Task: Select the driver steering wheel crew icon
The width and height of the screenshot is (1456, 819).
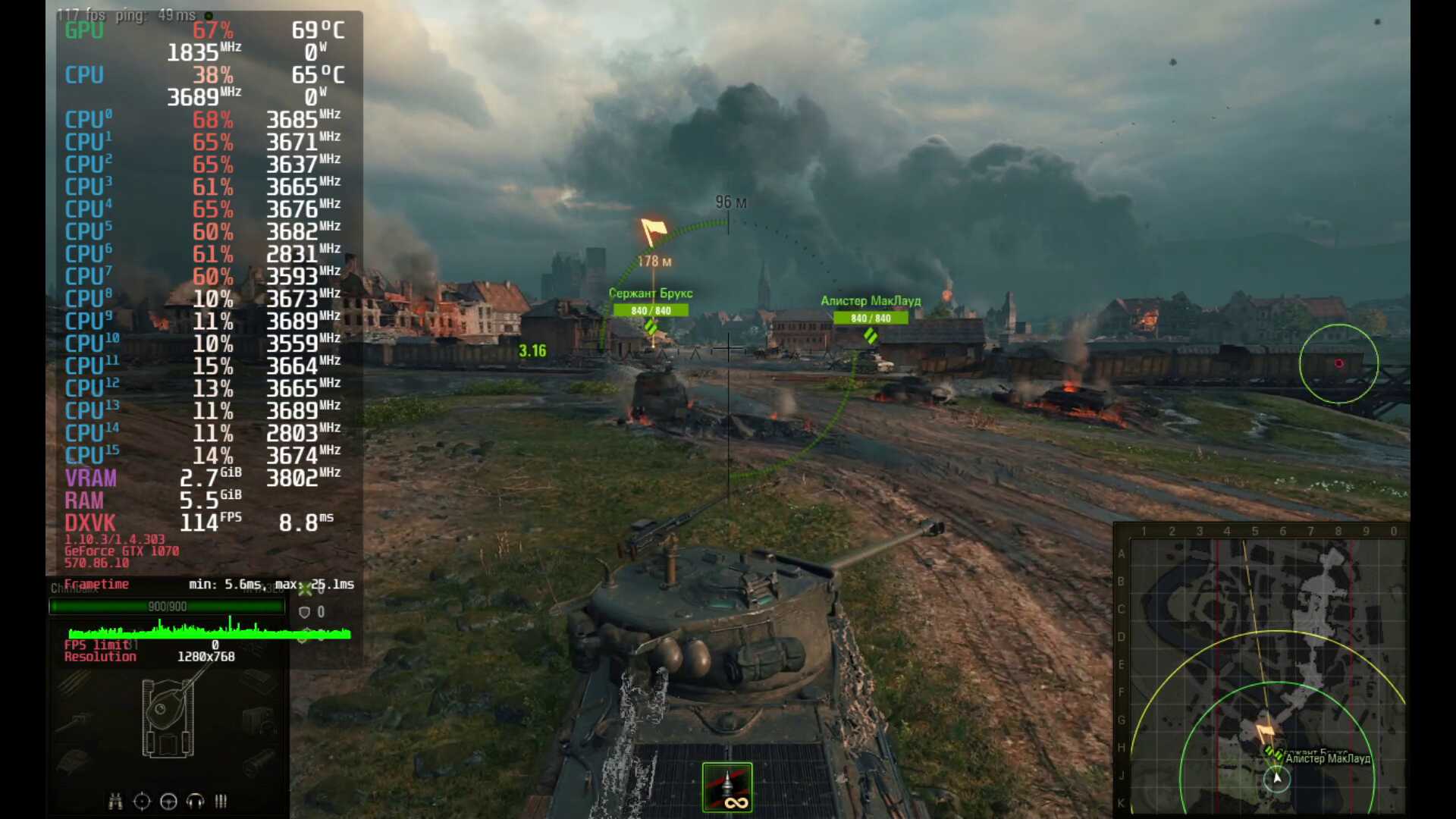Action: tap(168, 802)
